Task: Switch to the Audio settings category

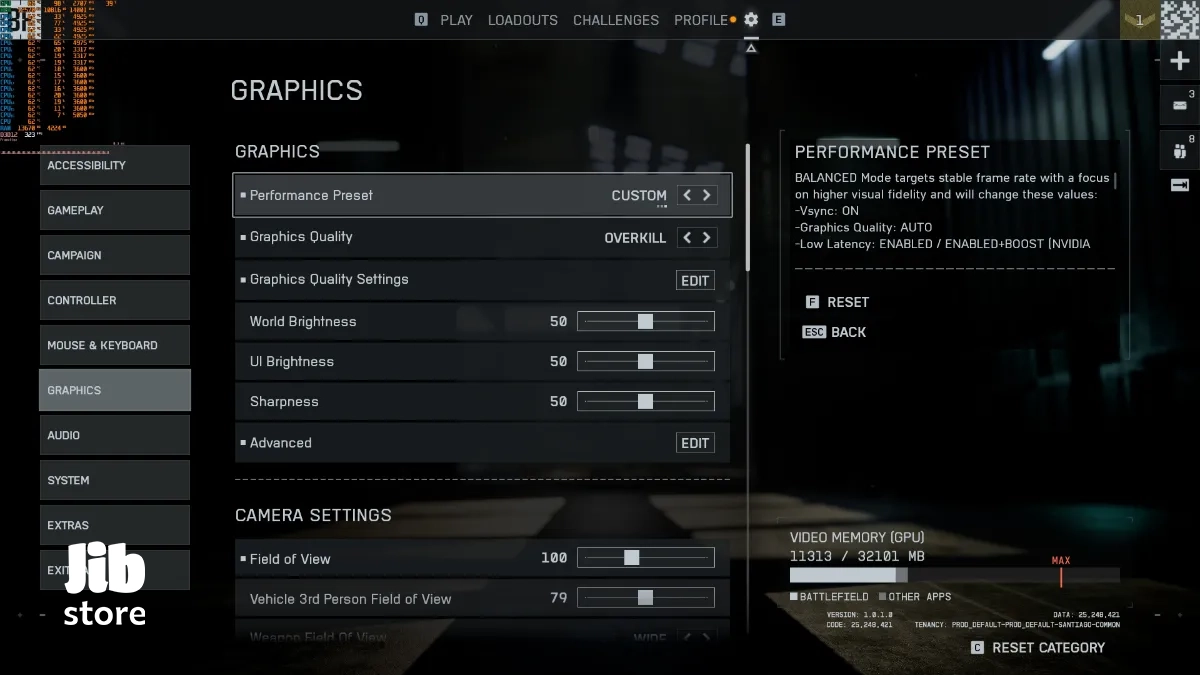Action: pyautogui.click(x=114, y=435)
